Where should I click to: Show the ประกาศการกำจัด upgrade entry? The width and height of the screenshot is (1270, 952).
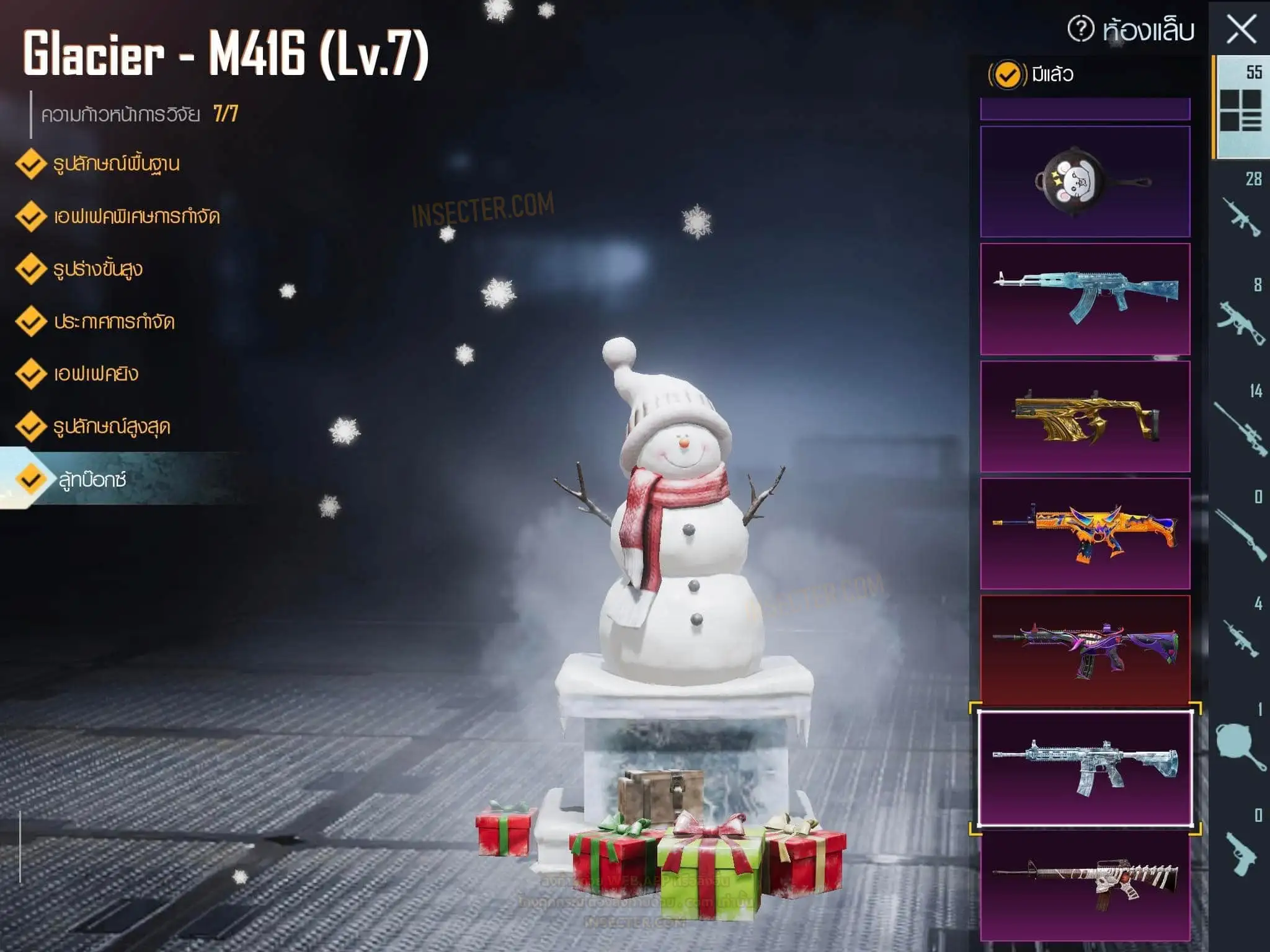point(113,322)
